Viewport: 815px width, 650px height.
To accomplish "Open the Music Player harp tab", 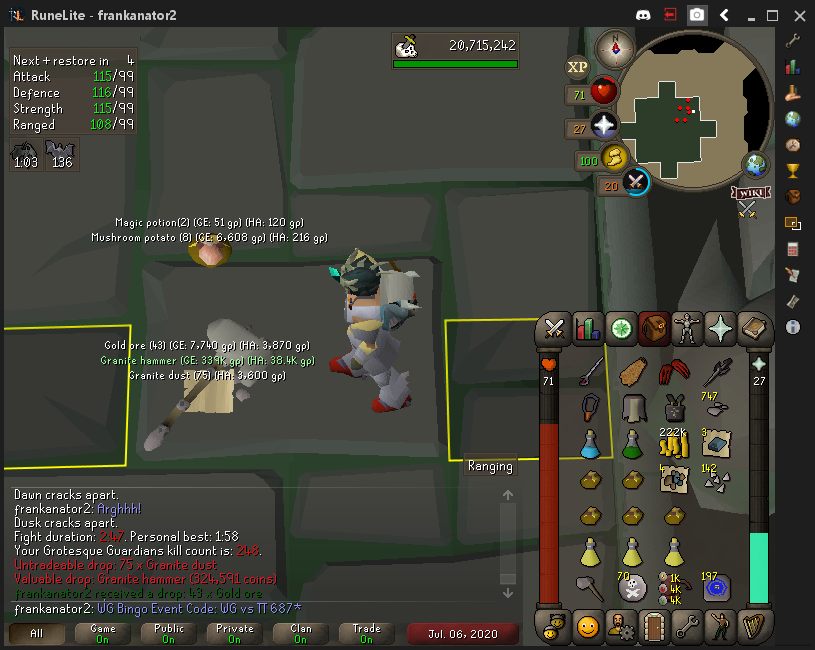I will (x=752, y=627).
